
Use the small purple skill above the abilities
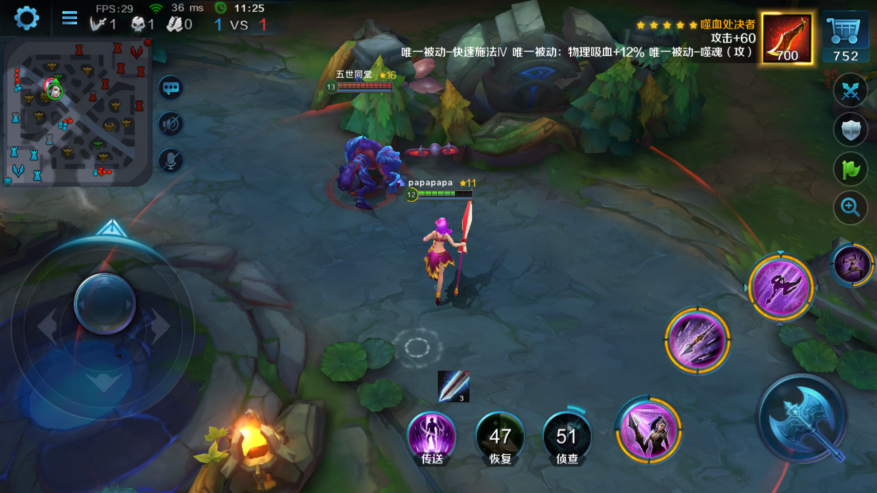coord(853,264)
